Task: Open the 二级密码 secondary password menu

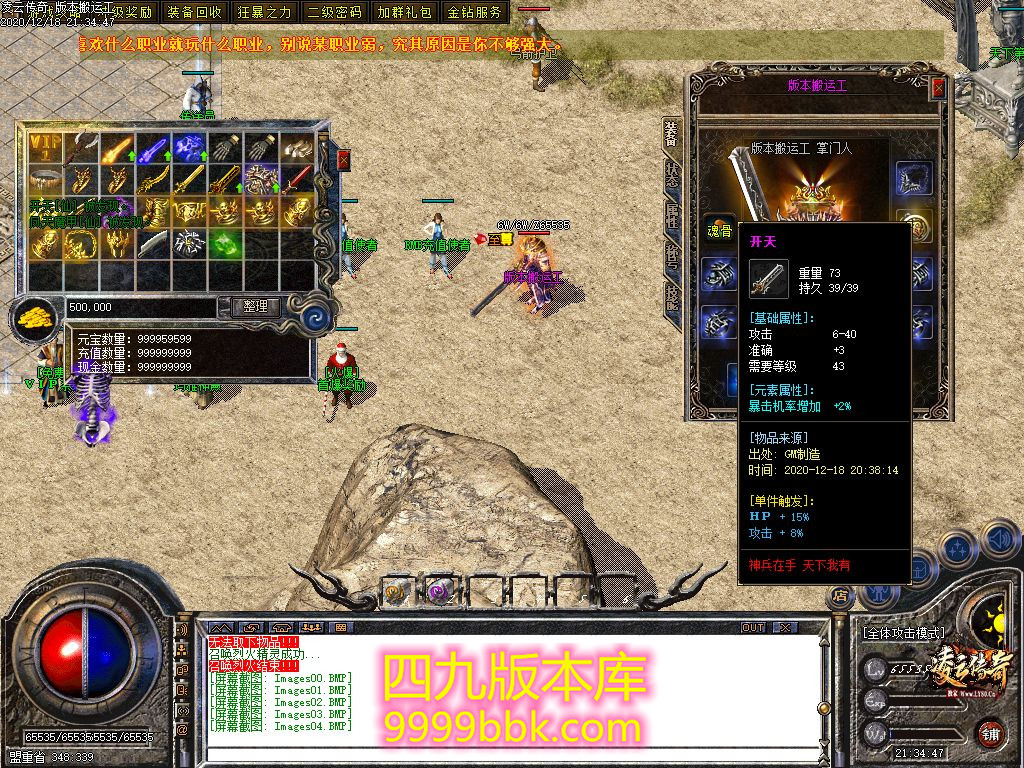Action: click(335, 13)
